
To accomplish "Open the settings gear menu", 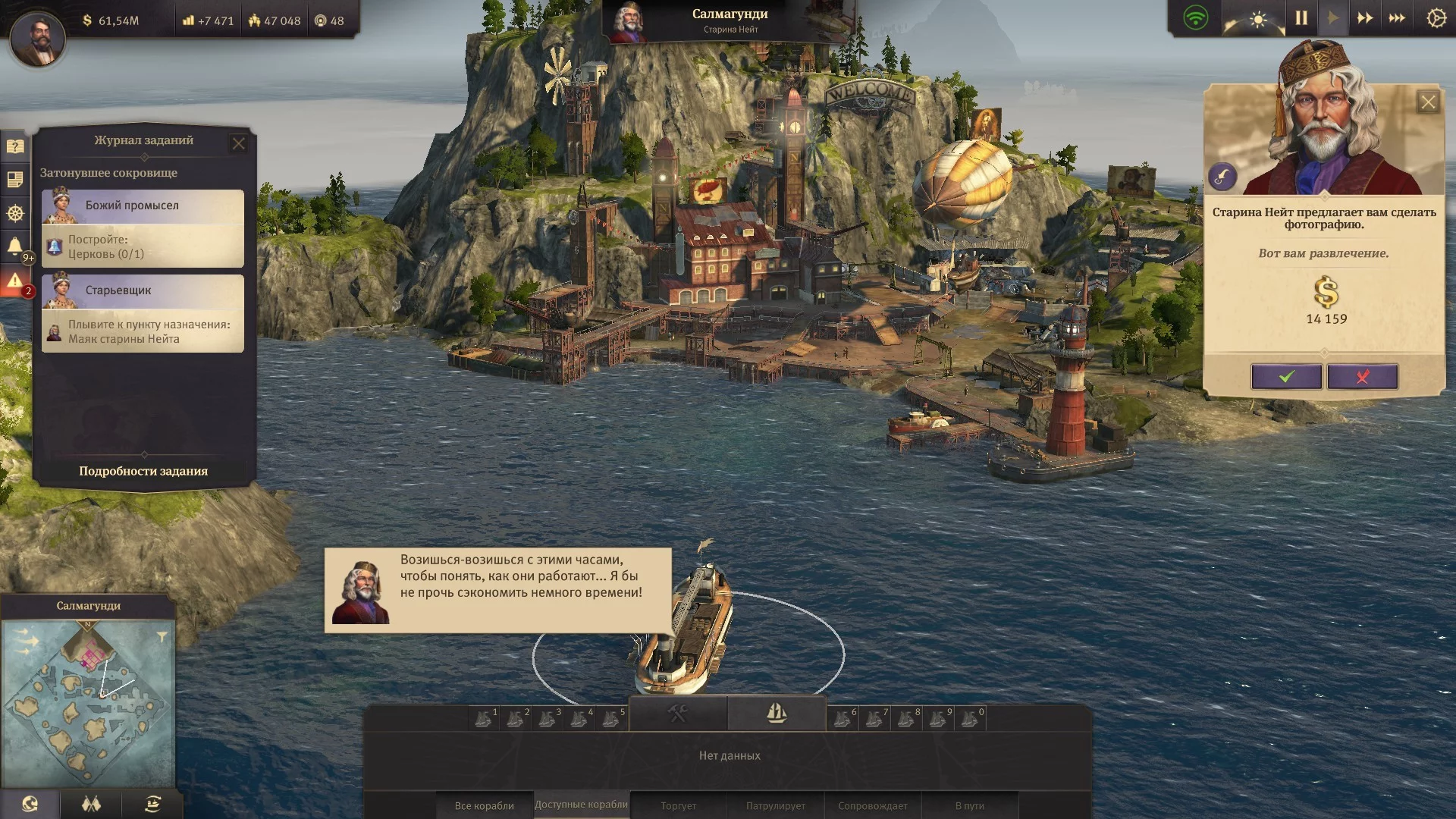I will pos(1436,18).
